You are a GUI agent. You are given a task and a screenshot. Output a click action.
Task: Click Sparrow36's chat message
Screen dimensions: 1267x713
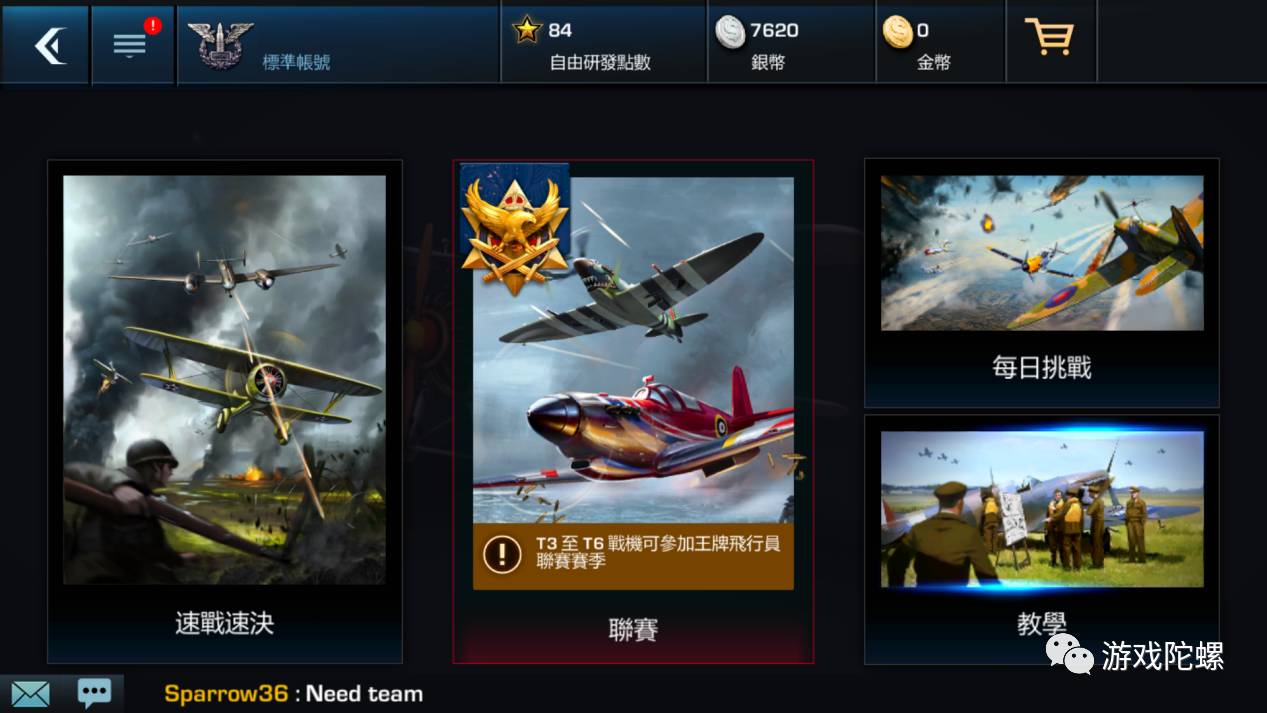(x=294, y=694)
